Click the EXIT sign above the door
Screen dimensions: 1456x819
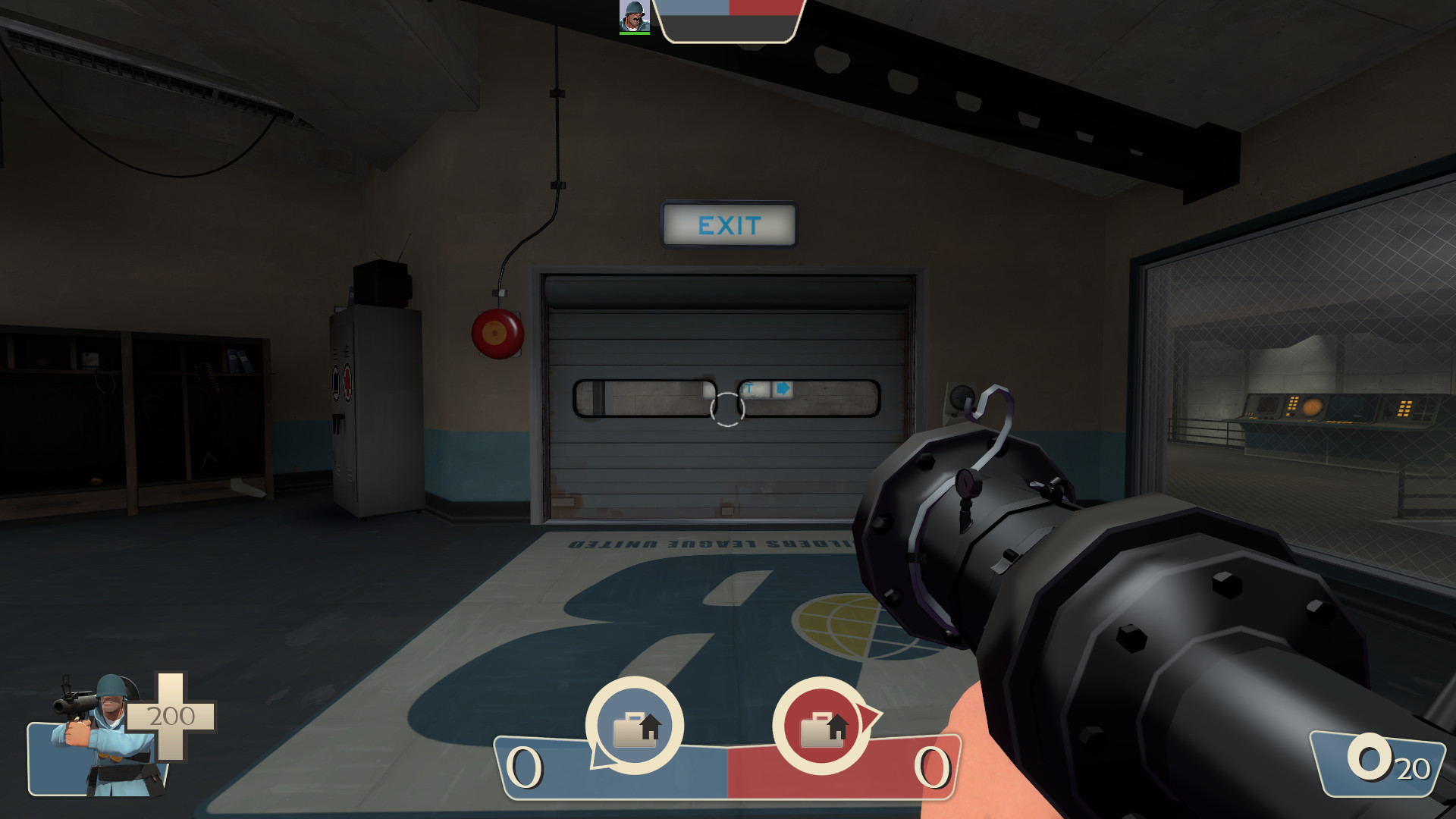(728, 225)
